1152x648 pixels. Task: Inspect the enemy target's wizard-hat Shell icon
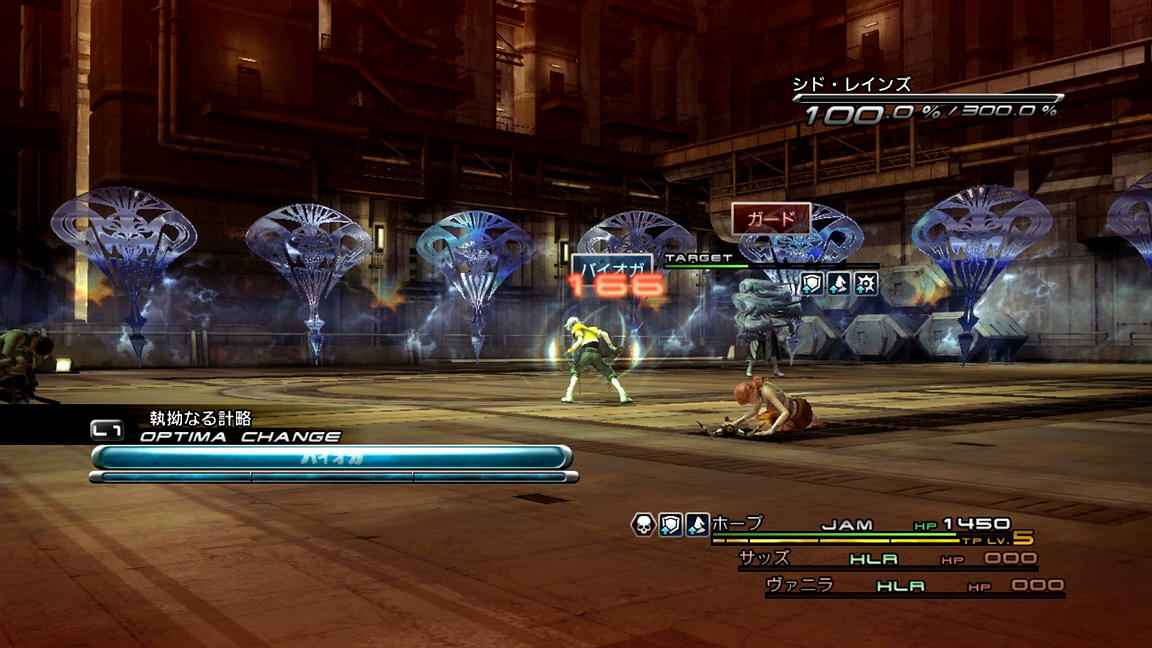pyautogui.click(x=839, y=284)
